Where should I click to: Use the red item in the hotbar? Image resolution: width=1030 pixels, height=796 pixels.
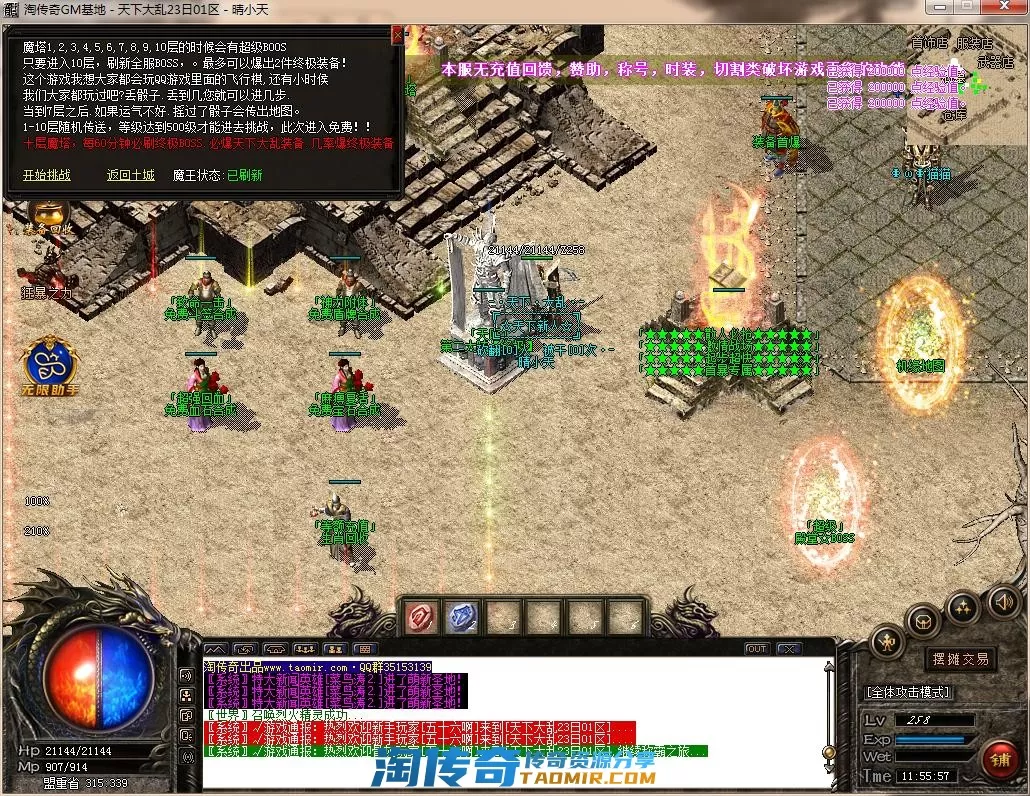(x=423, y=617)
